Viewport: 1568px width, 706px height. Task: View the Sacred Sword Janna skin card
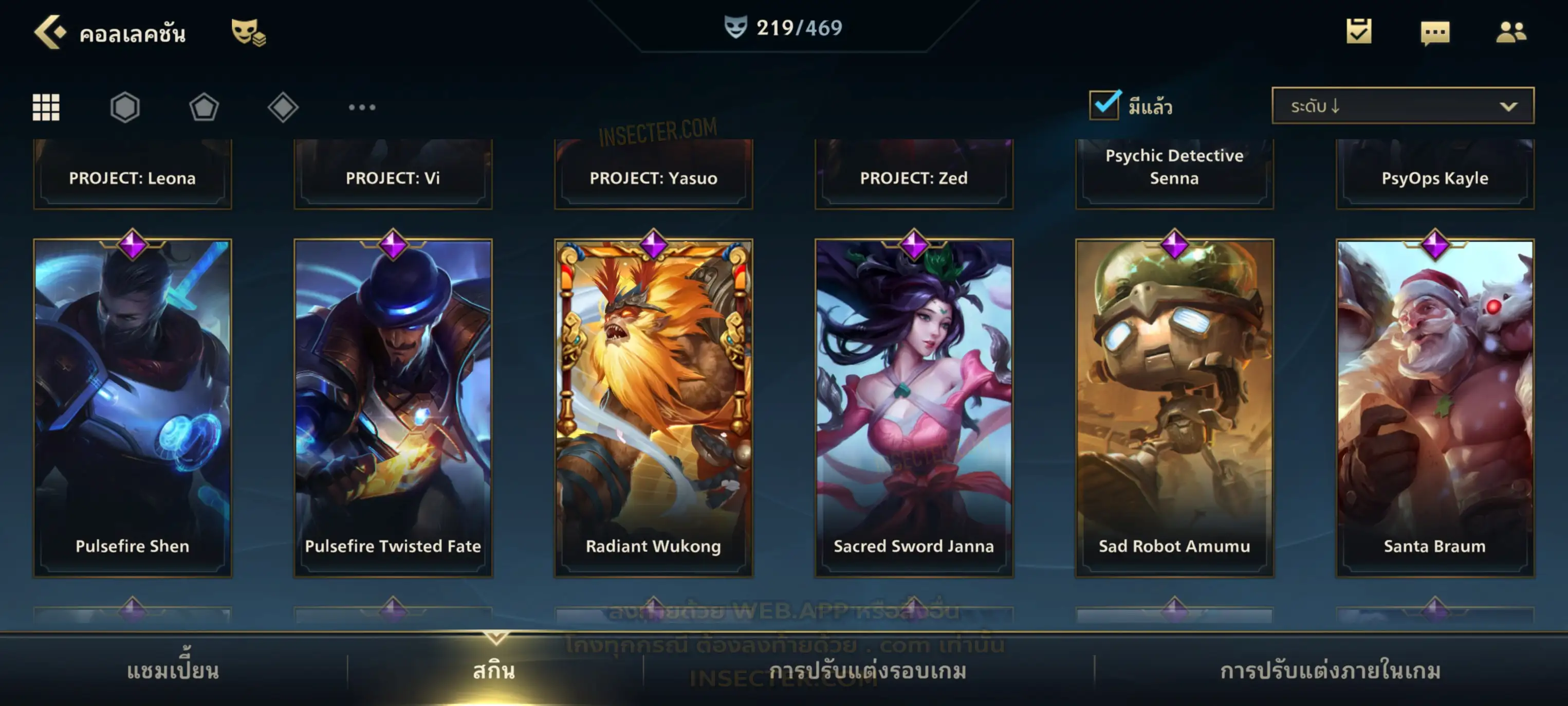click(x=914, y=407)
